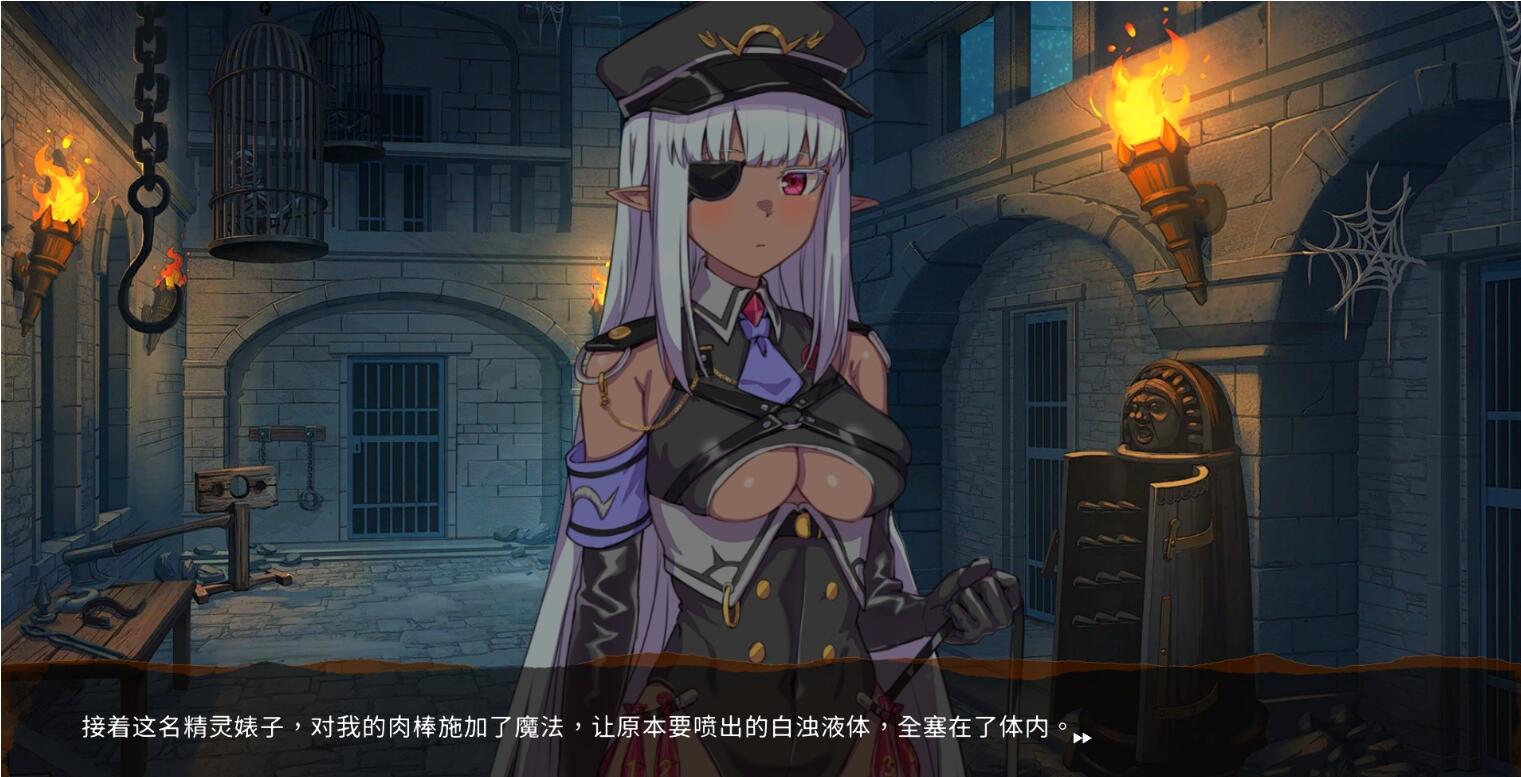Click the double-arrow indicator to advance dialogue
The image size is (1521, 777).
click(x=1084, y=738)
